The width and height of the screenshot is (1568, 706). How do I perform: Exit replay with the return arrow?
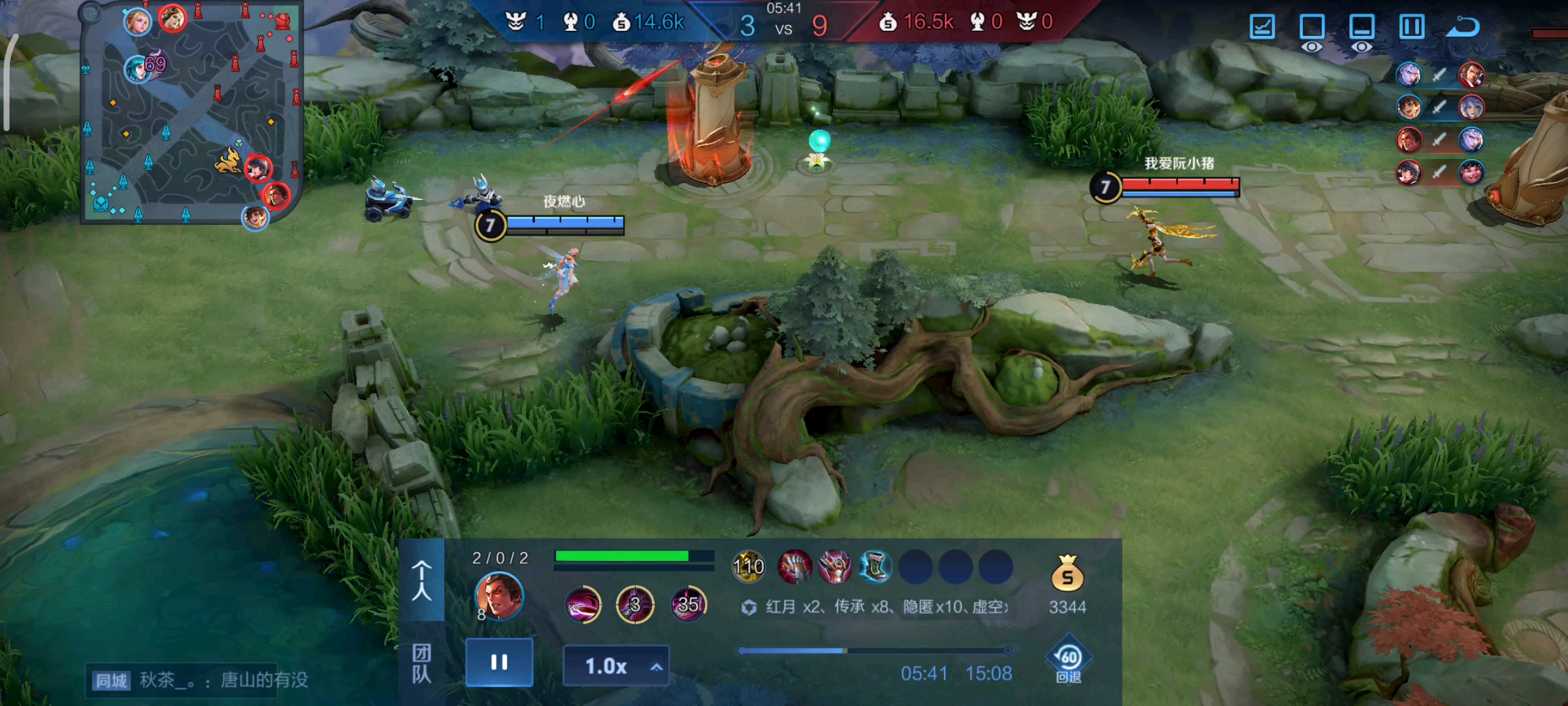pos(1462,27)
